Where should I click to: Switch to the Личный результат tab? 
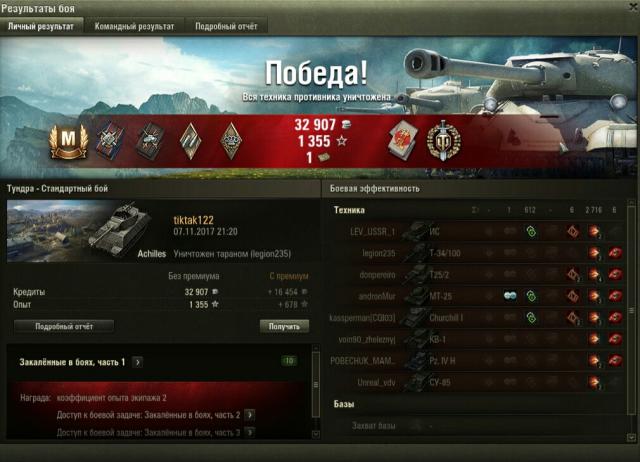tap(40, 27)
